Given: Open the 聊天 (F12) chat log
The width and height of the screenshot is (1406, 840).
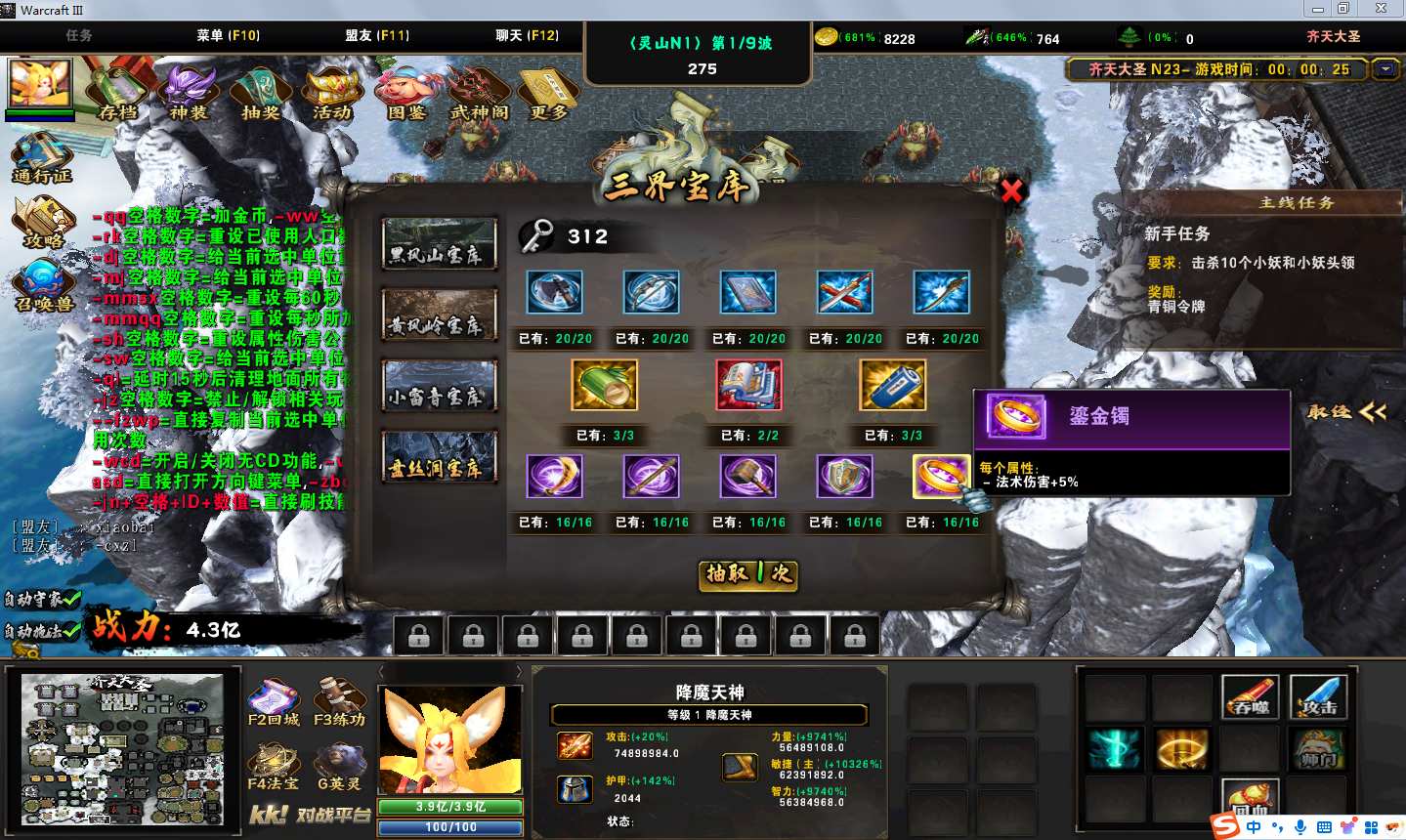Looking at the screenshot, I should (x=527, y=35).
